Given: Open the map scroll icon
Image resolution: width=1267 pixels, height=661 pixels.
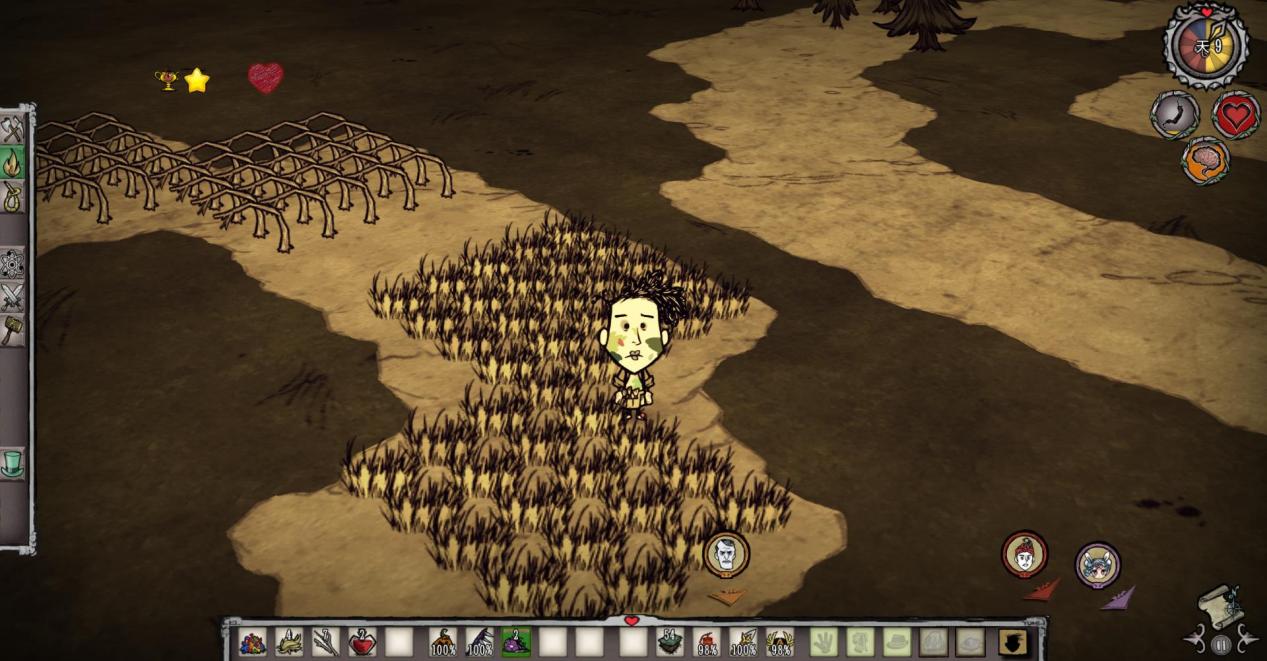Looking at the screenshot, I should (1220, 607).
